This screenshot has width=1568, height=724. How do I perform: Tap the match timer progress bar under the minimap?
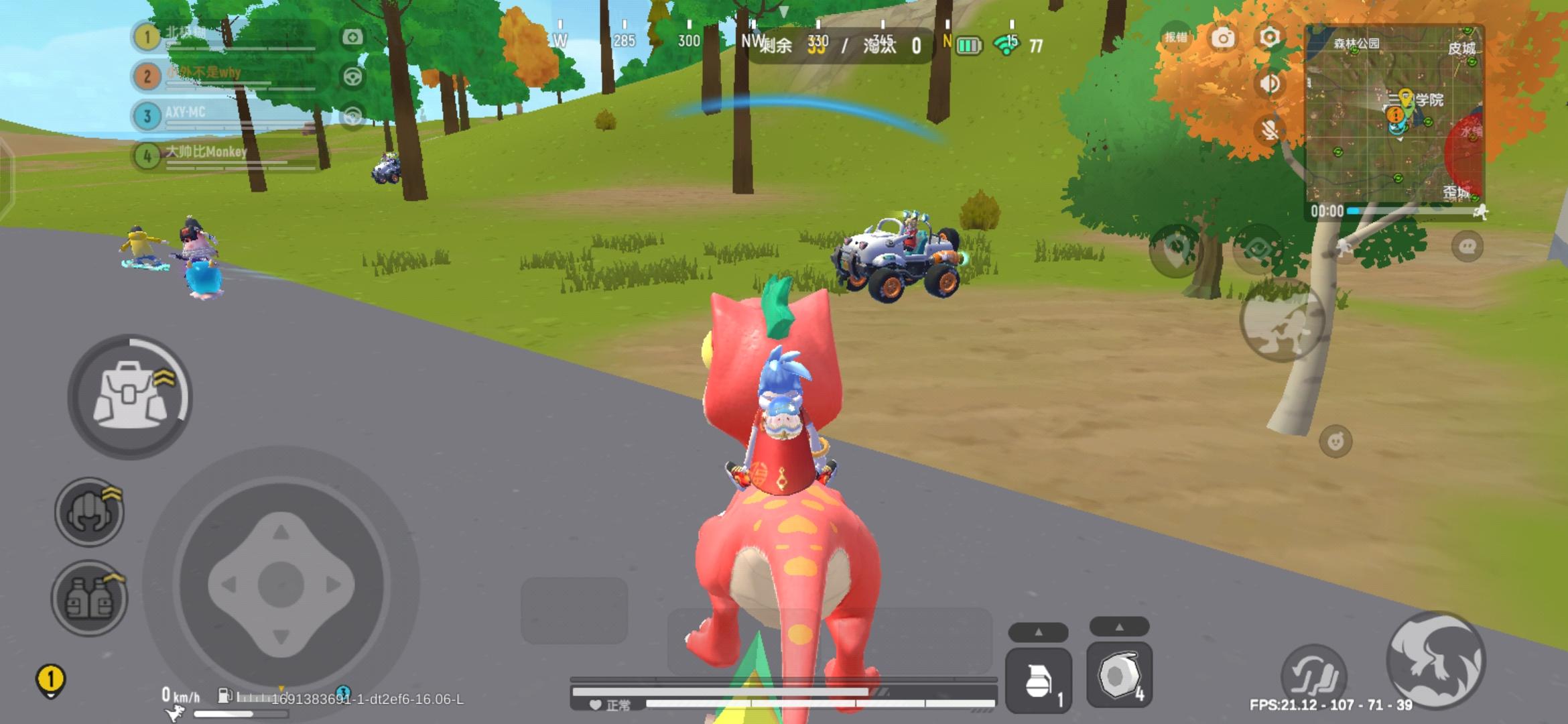1400,212
